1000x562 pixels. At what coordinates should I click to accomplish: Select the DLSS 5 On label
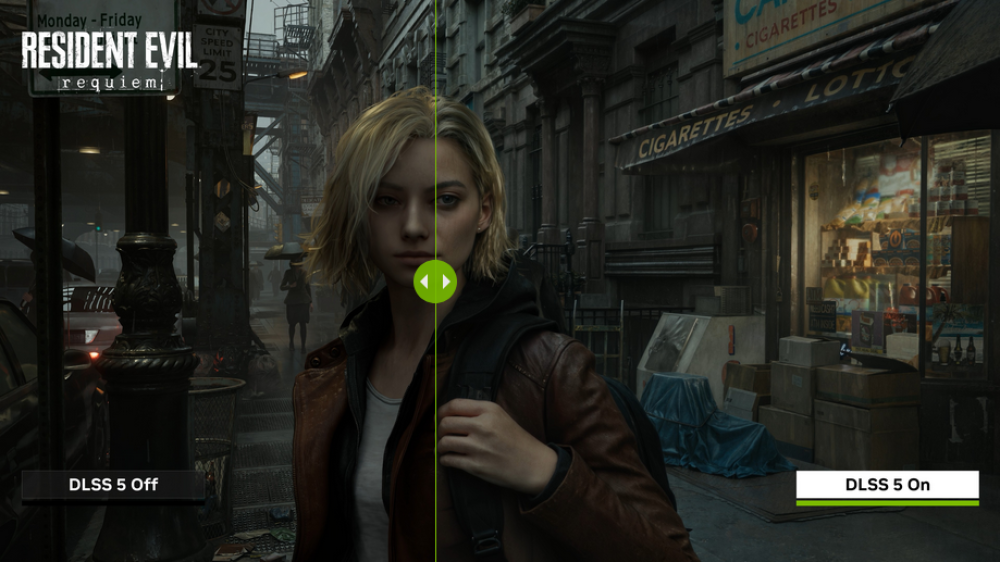(887, 485)
